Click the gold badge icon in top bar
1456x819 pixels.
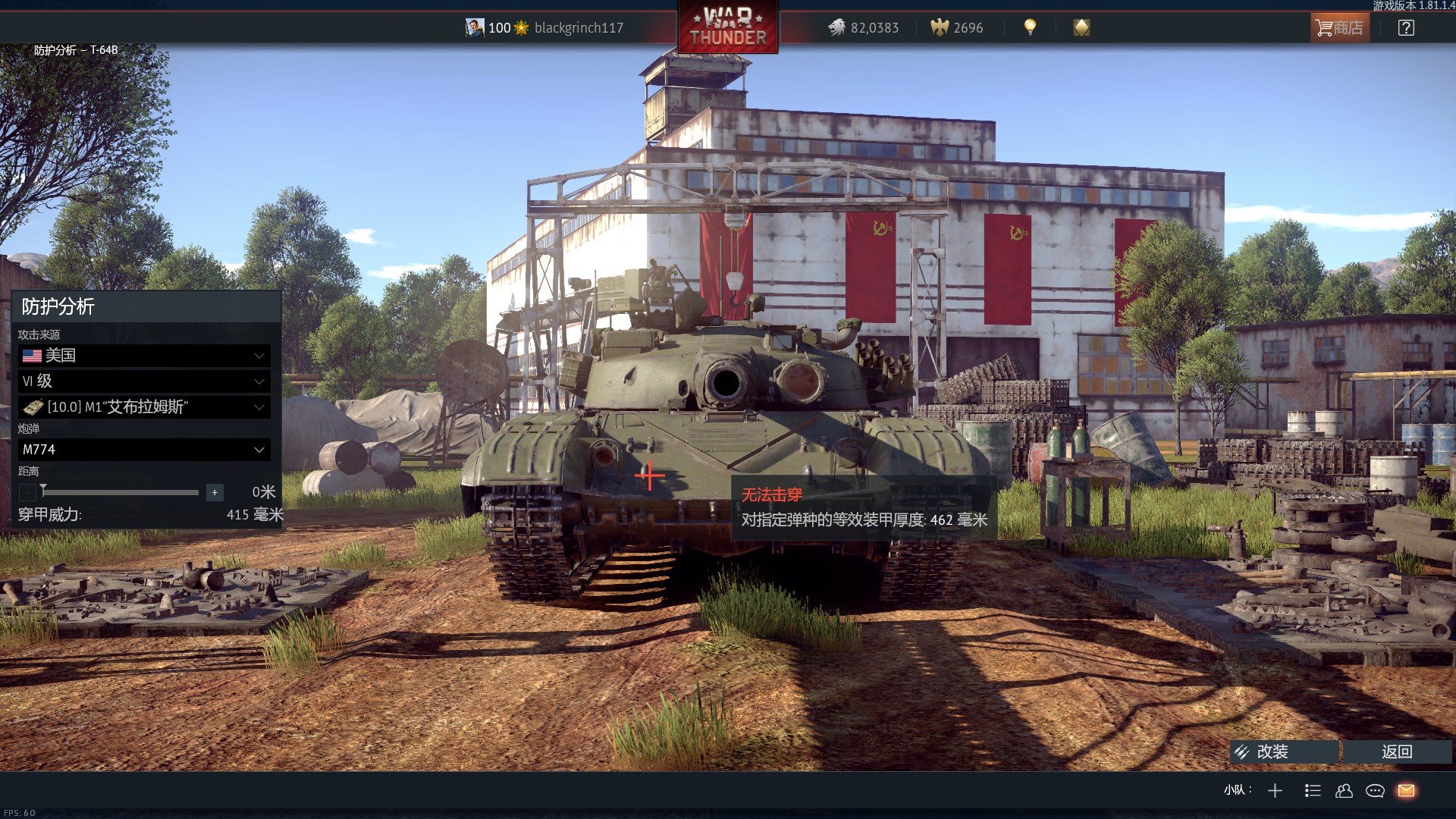click(x=1081, y=28)
